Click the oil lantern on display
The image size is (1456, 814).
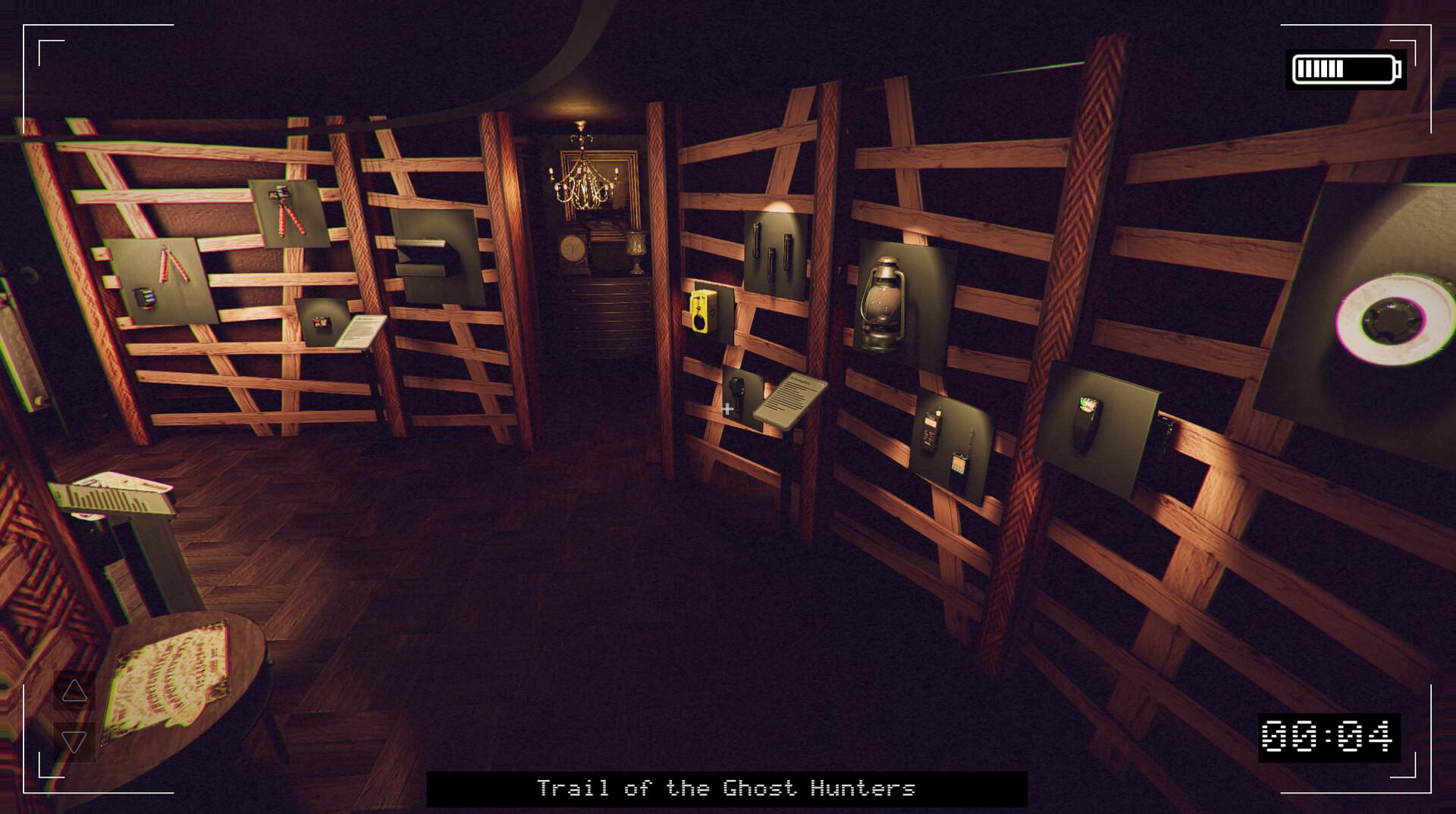(x=882, y=303)
